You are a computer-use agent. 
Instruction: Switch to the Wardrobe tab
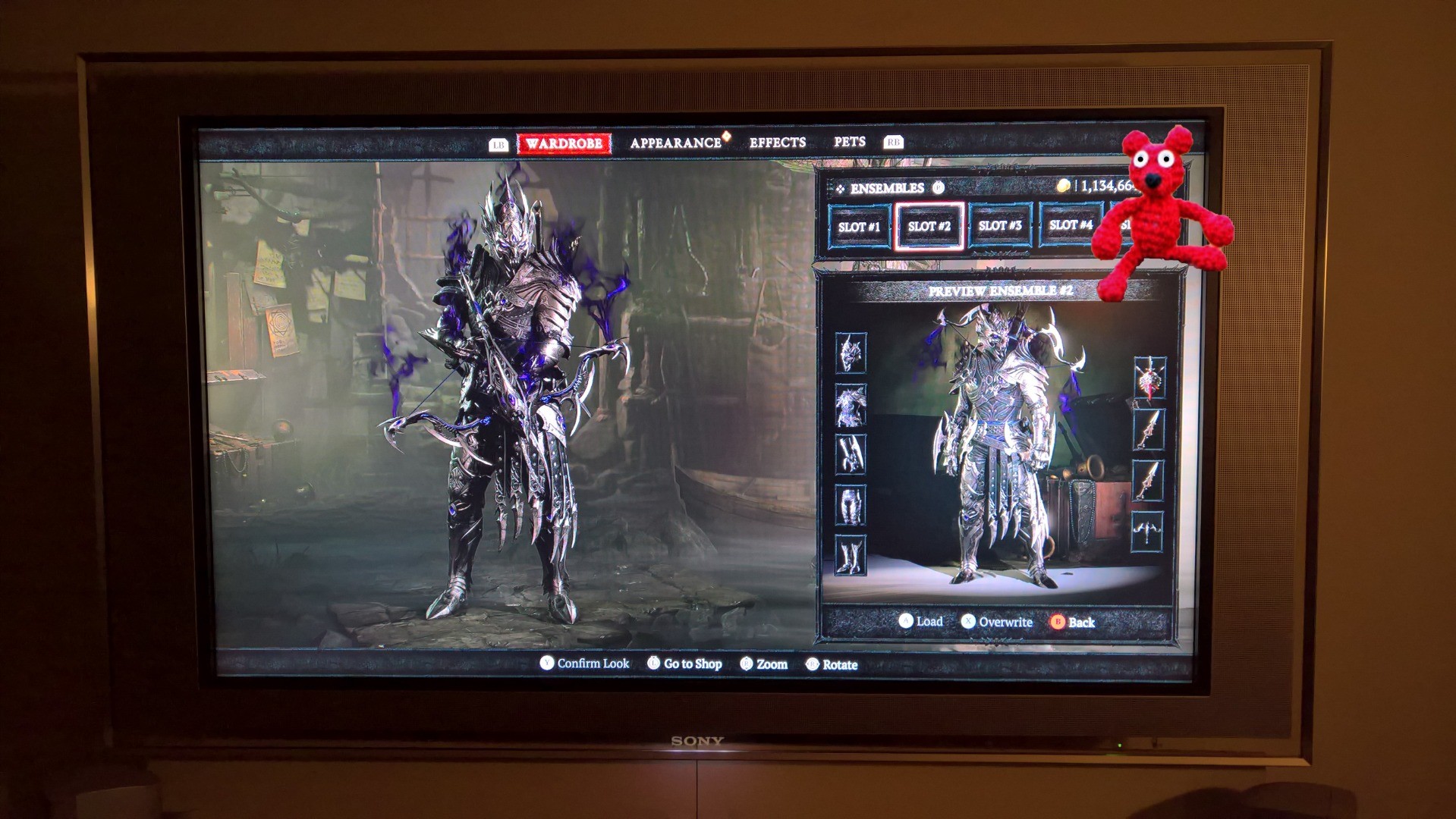pos(564,143)
